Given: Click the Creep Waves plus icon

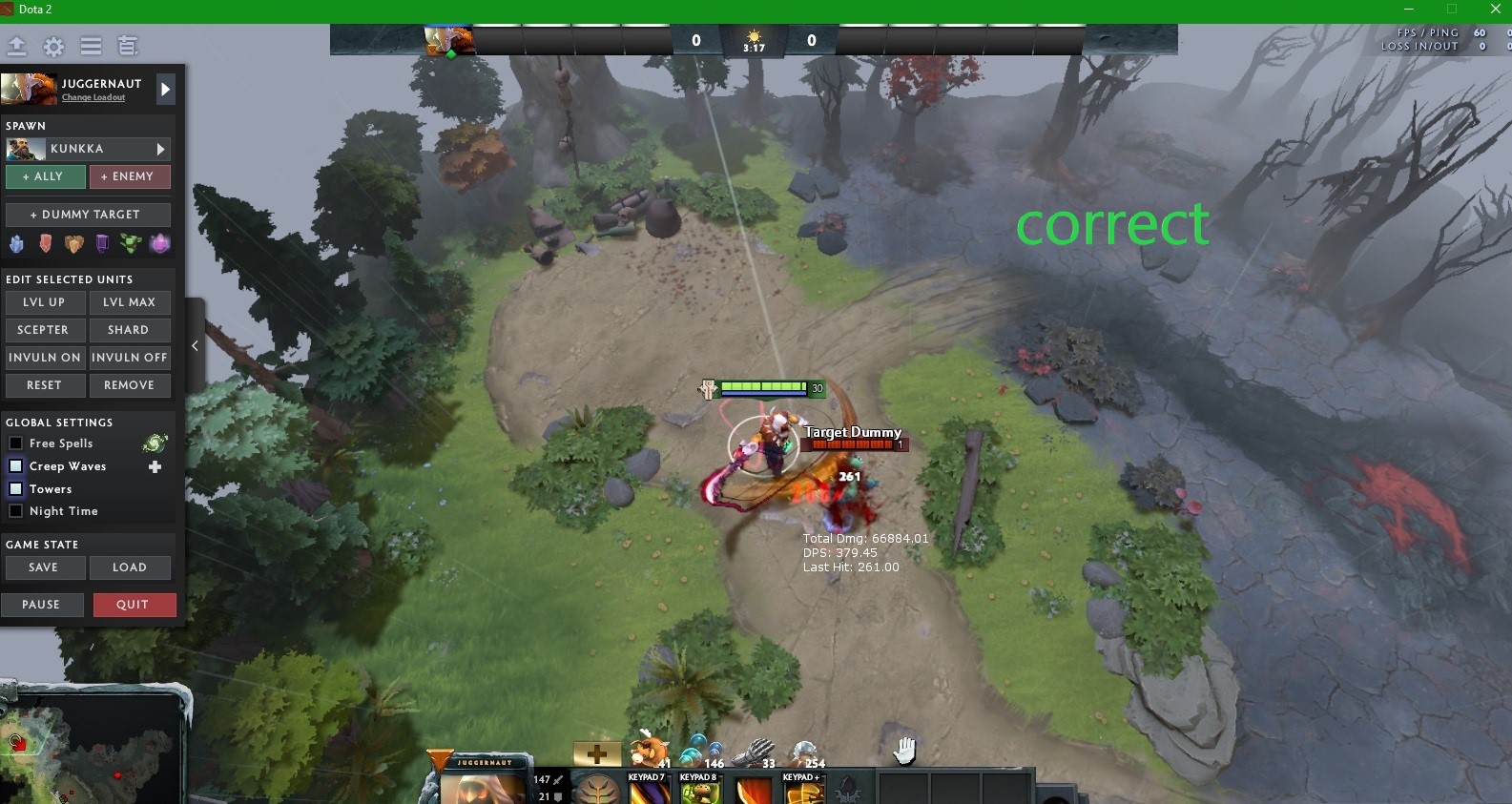Looking at the screenshot, I should tap(155, 466).
